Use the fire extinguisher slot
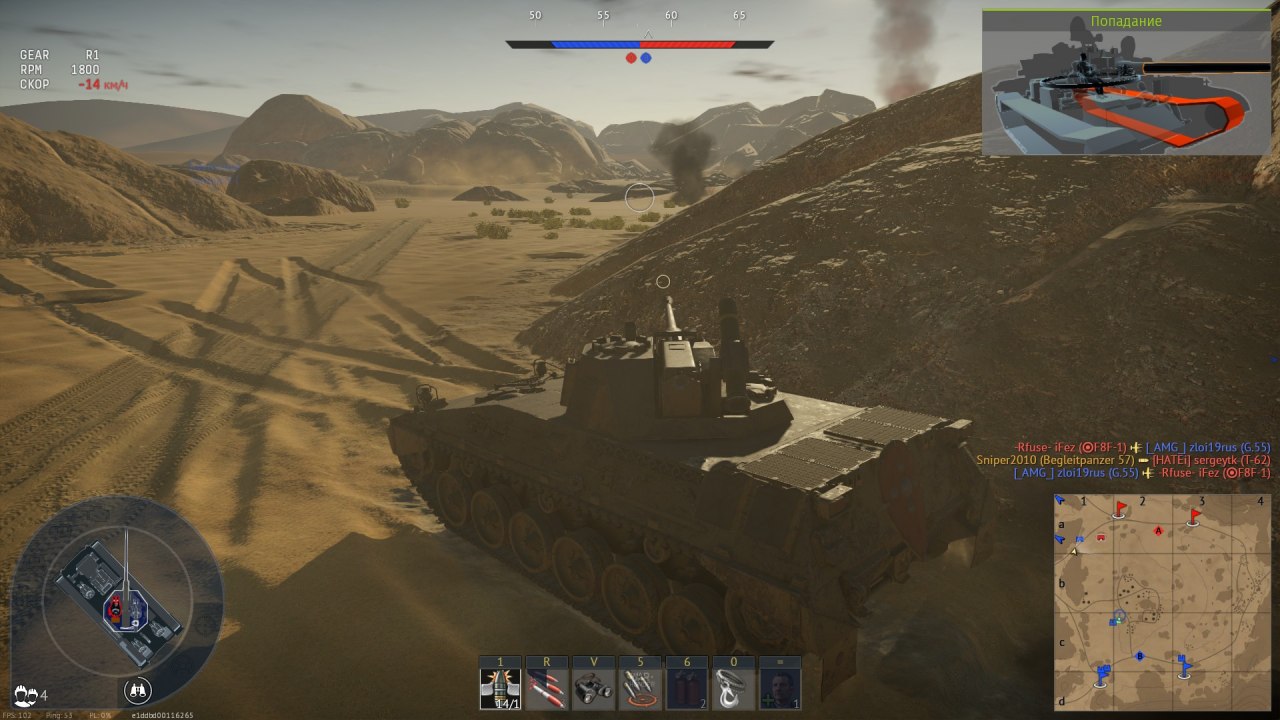Viewport: 1280px width, 720px height. click(687, 689)
